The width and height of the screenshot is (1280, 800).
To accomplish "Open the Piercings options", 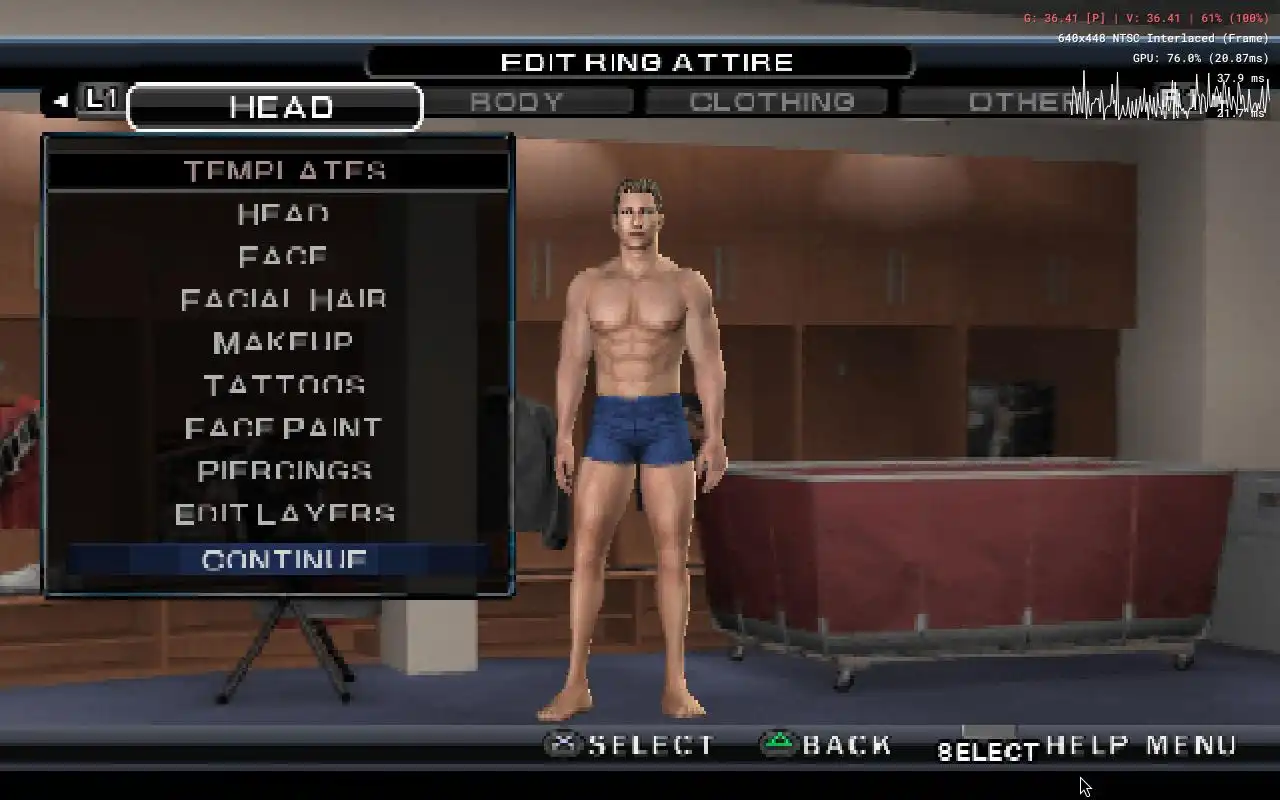I will (x=284, y=471).
